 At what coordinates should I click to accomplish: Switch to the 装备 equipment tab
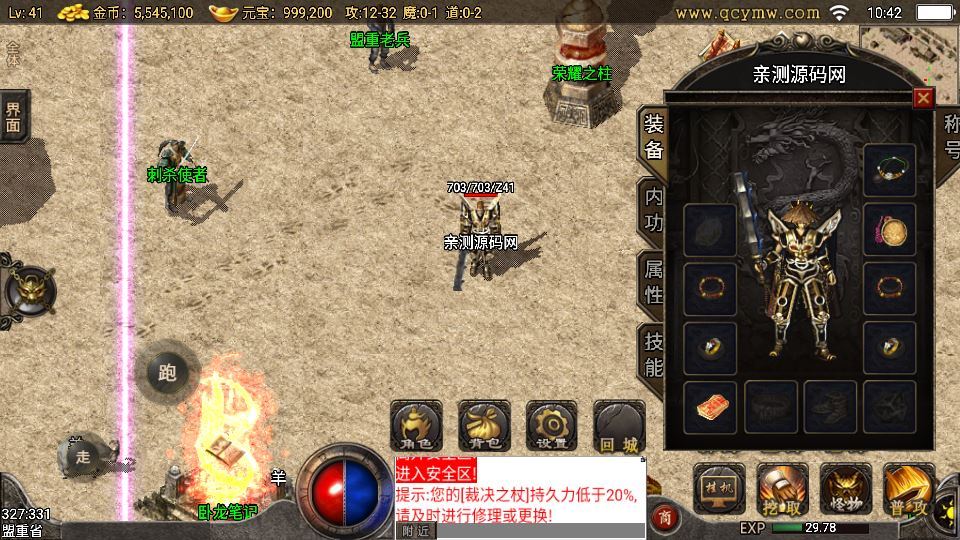[653, 138]
